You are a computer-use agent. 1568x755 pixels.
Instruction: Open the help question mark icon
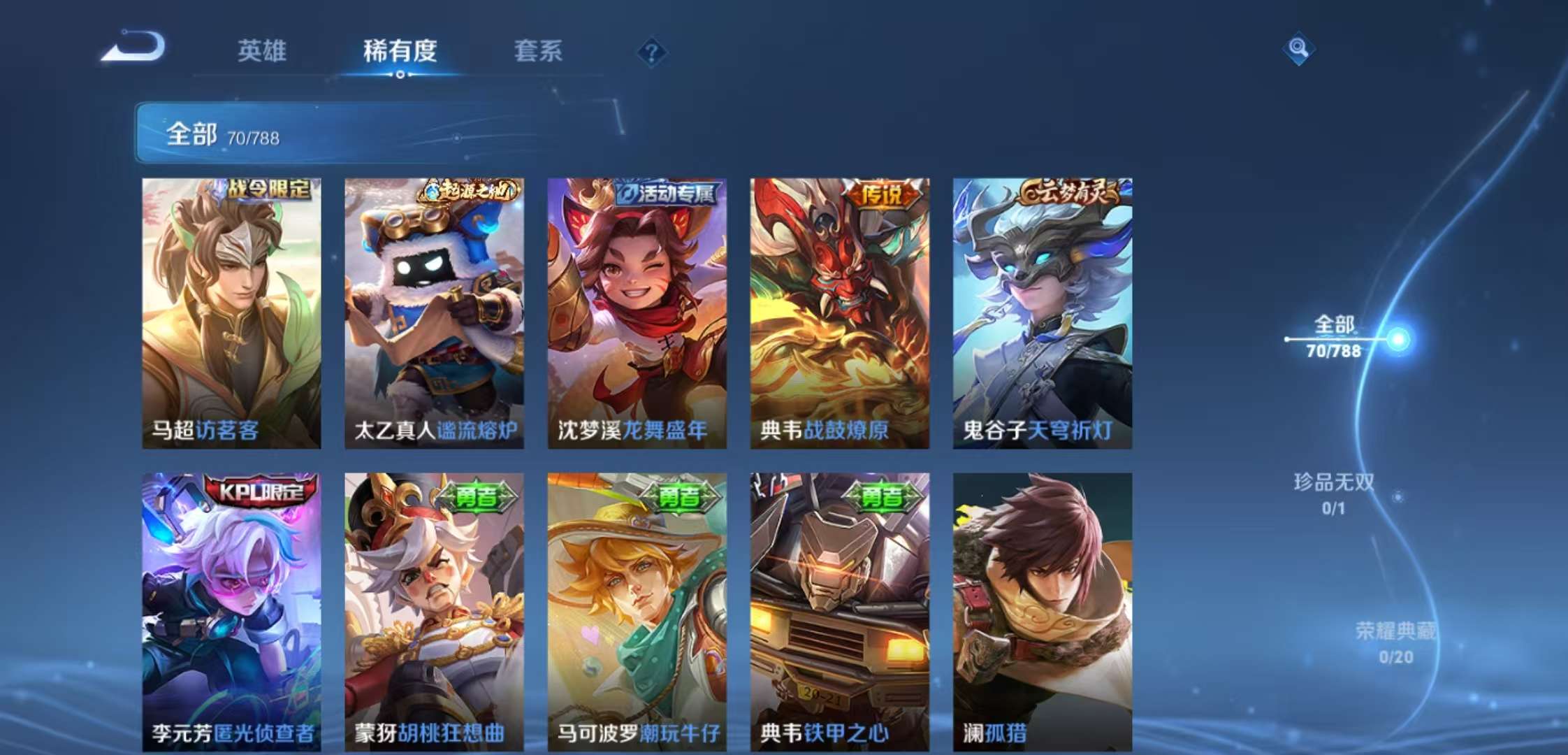[x=650, y=52]
